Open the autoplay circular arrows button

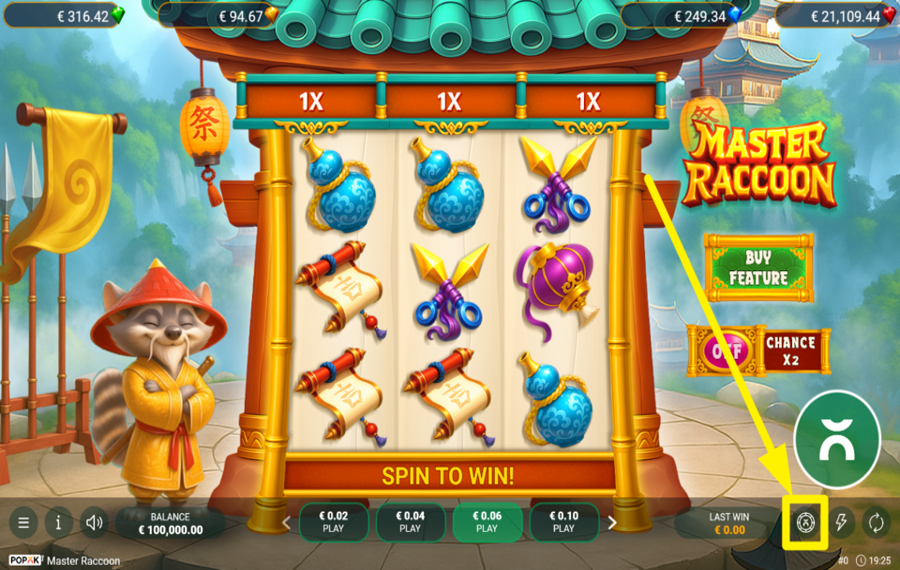(875, 522)
